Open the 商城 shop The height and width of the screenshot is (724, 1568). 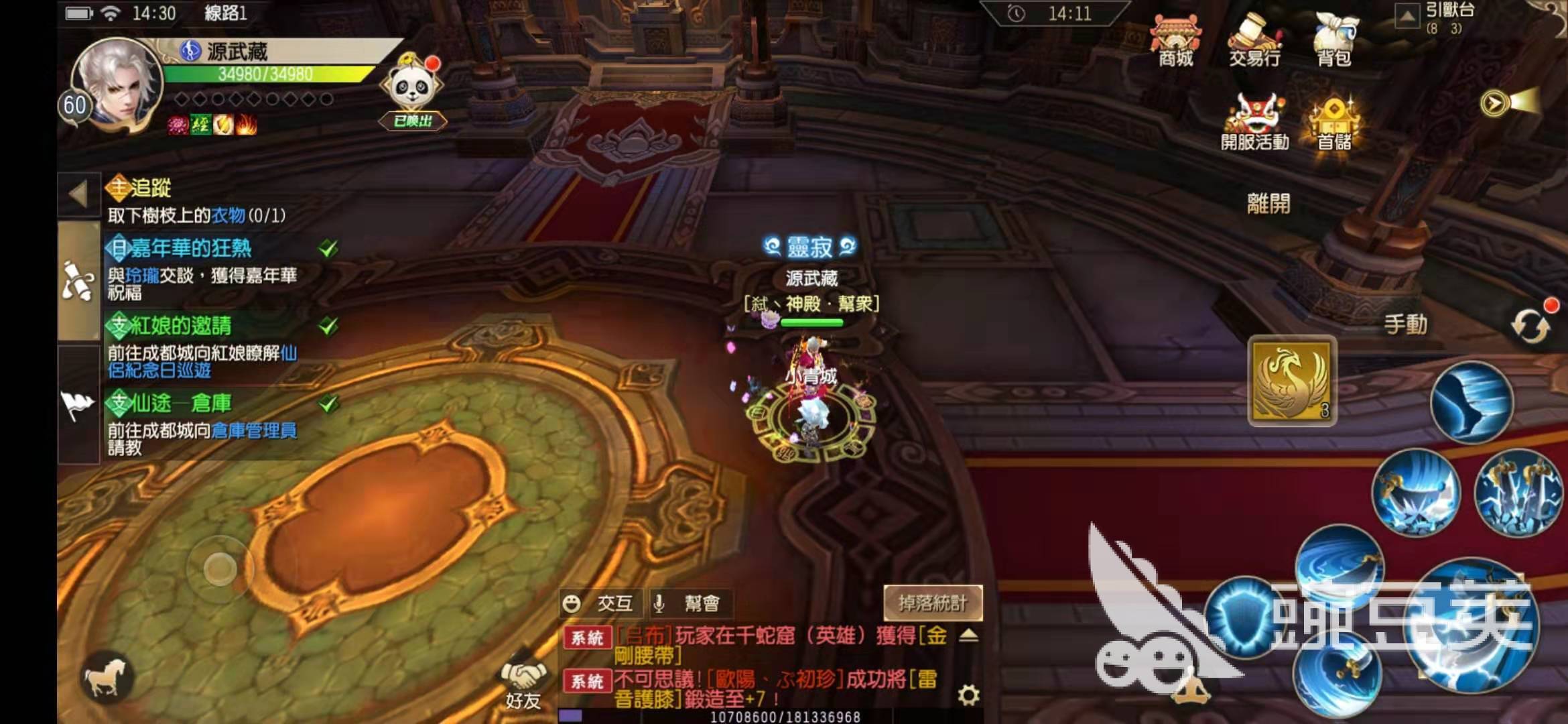point(1175,40)
